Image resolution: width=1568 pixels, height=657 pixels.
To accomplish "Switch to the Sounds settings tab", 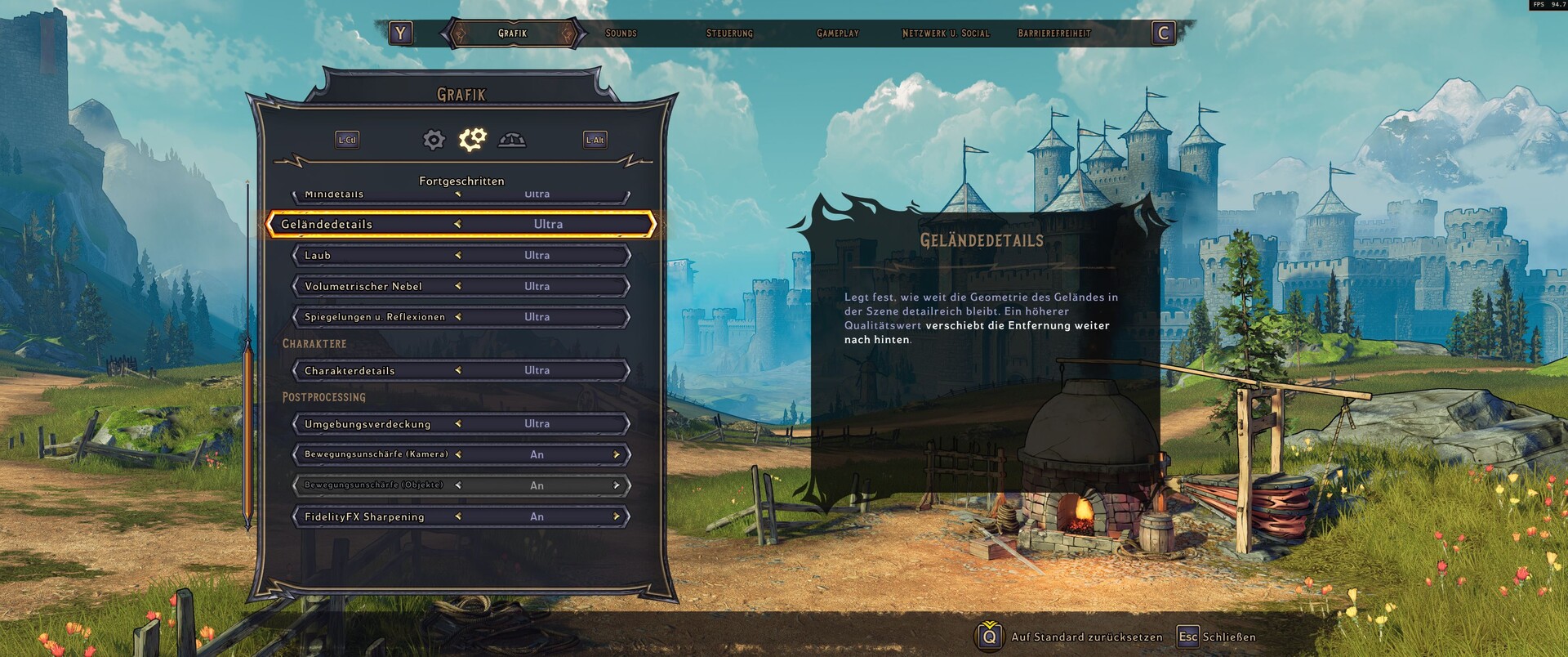I will 621,34.
